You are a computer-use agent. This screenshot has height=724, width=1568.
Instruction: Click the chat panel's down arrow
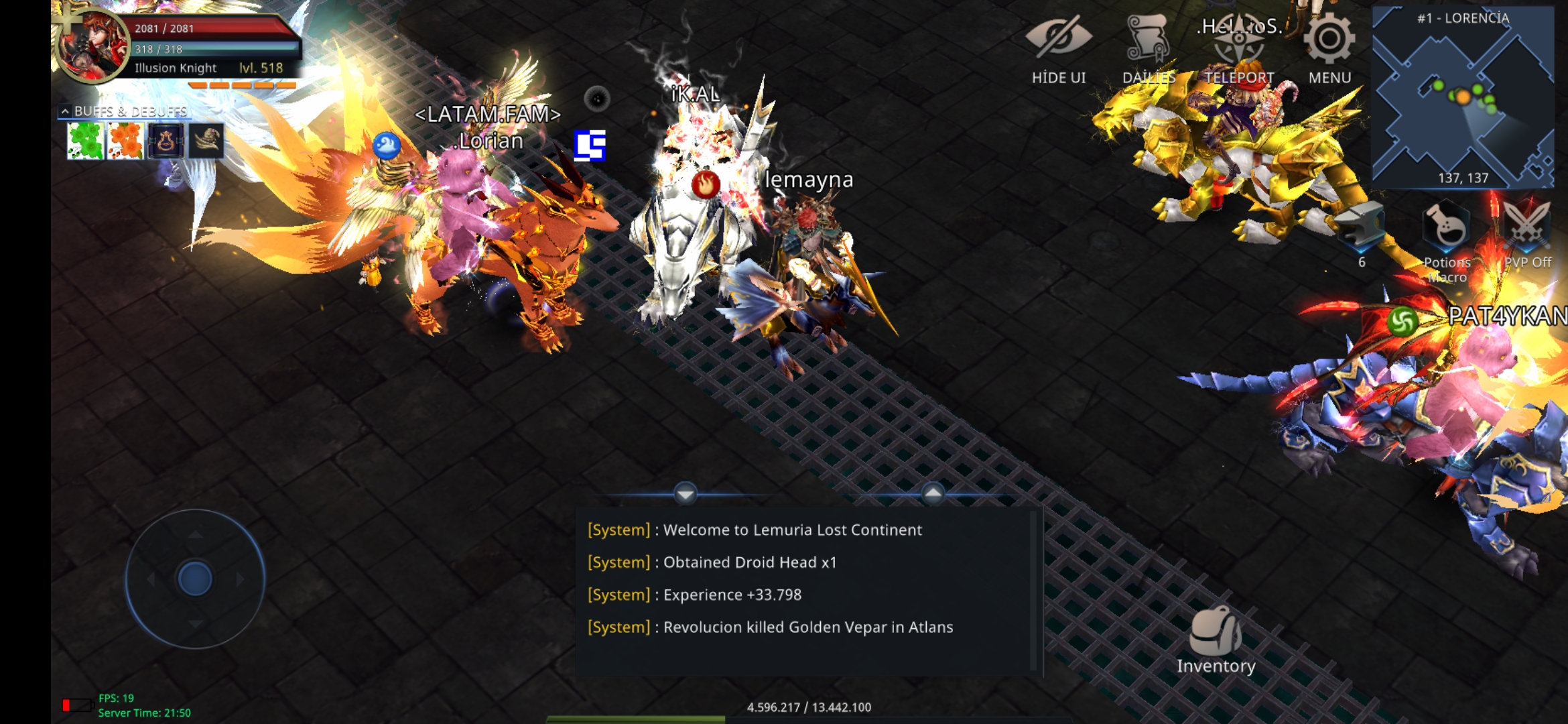point(685,494)
